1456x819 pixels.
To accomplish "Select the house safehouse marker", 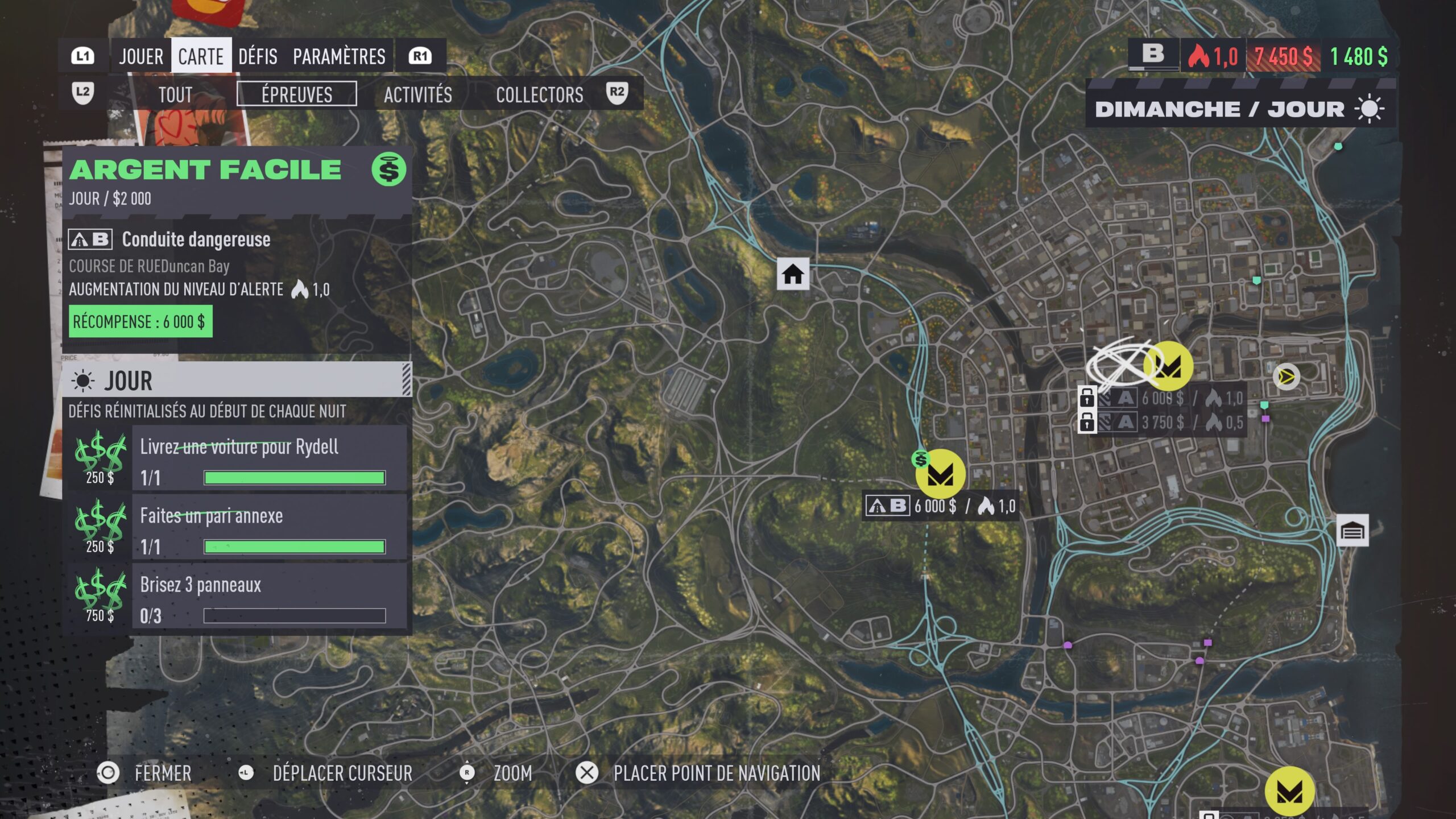I will (x=793, y=274).
